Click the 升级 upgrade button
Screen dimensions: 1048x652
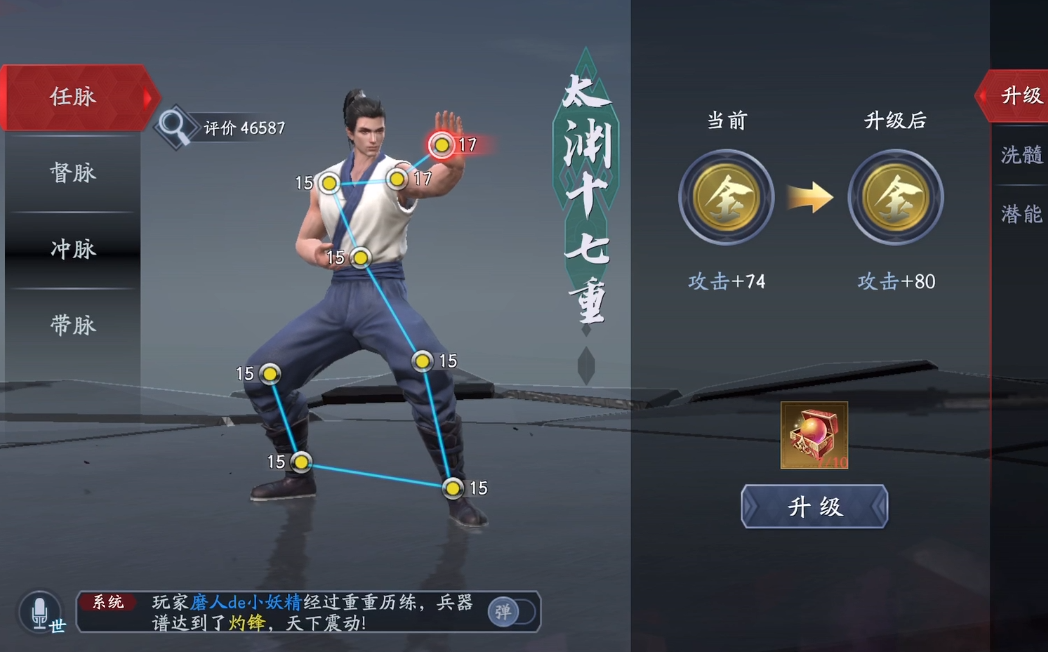tap(814, 506)
